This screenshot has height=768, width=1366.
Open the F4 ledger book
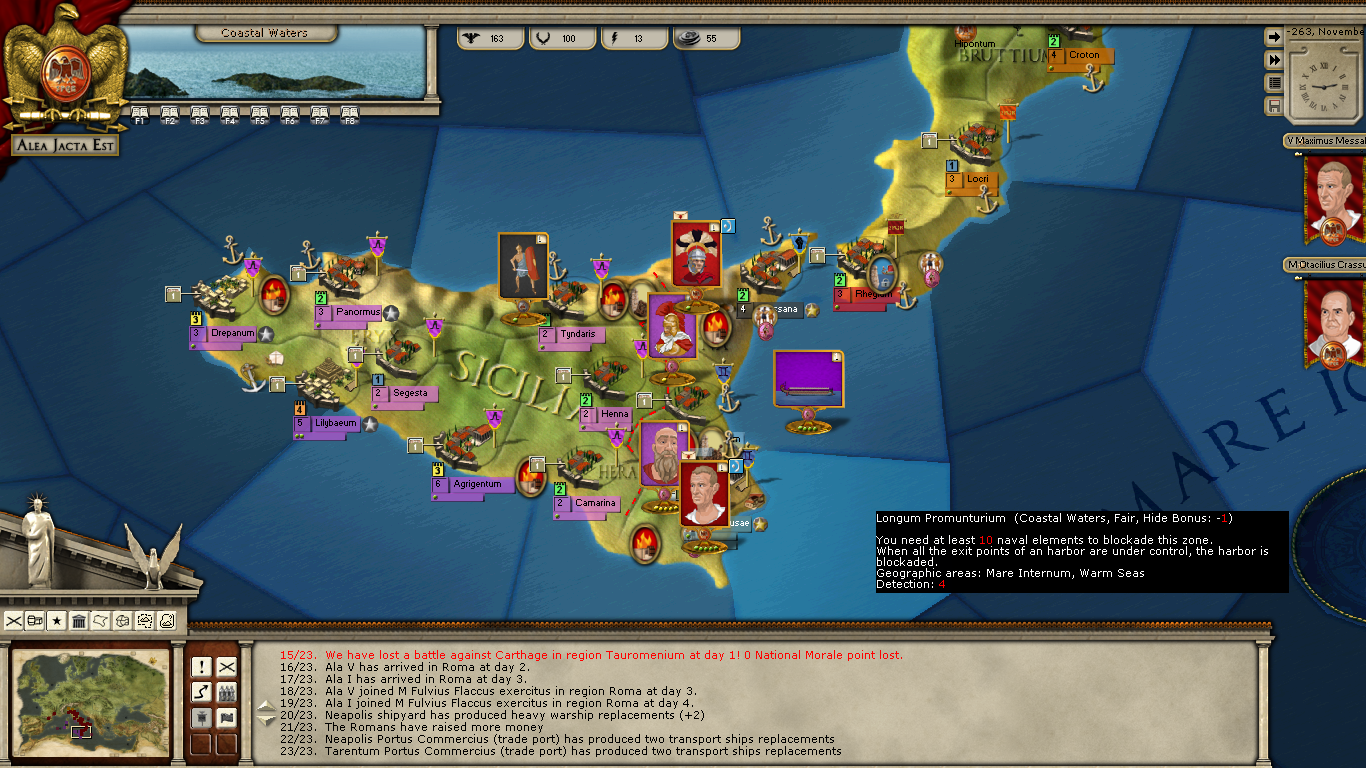(x=230, y=113)
